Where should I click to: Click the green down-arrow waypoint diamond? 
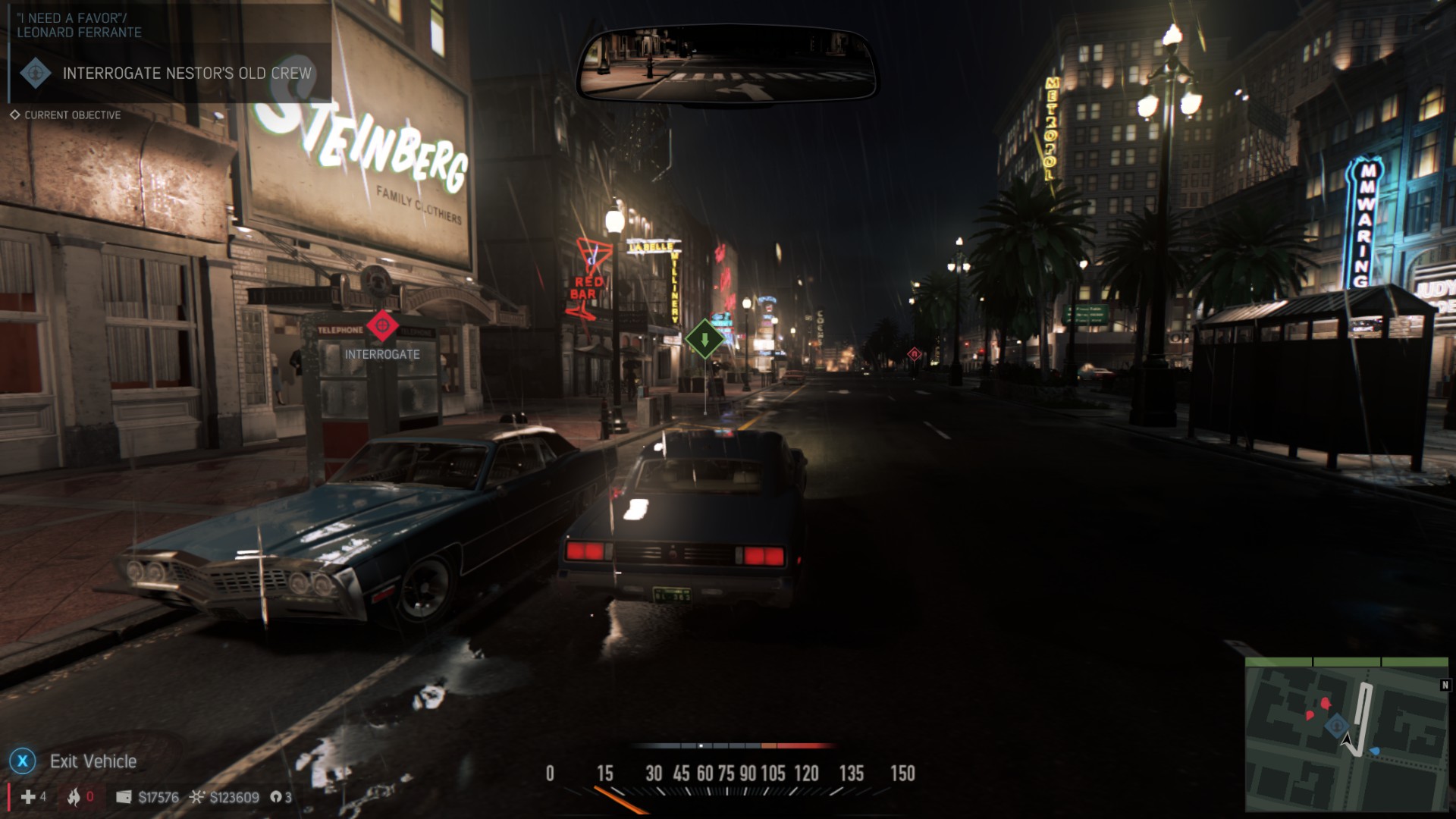tap(704, 339)
